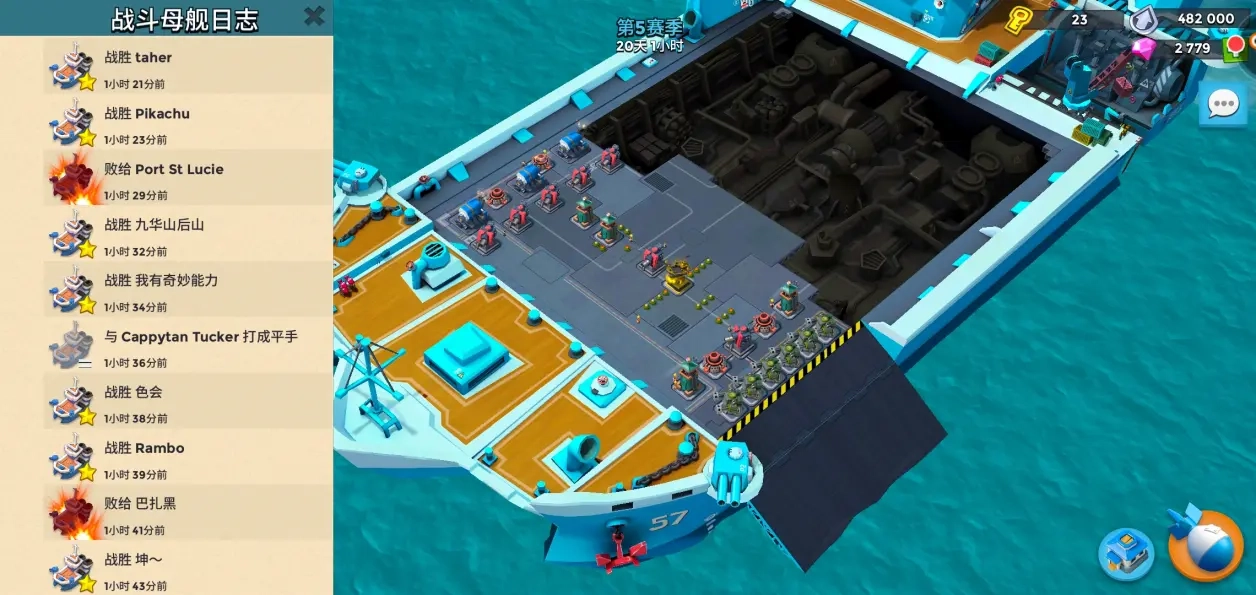Open the 第5赛季 season timer
The height and width of the screenshot is (595, 1256).
coord(649,35)
